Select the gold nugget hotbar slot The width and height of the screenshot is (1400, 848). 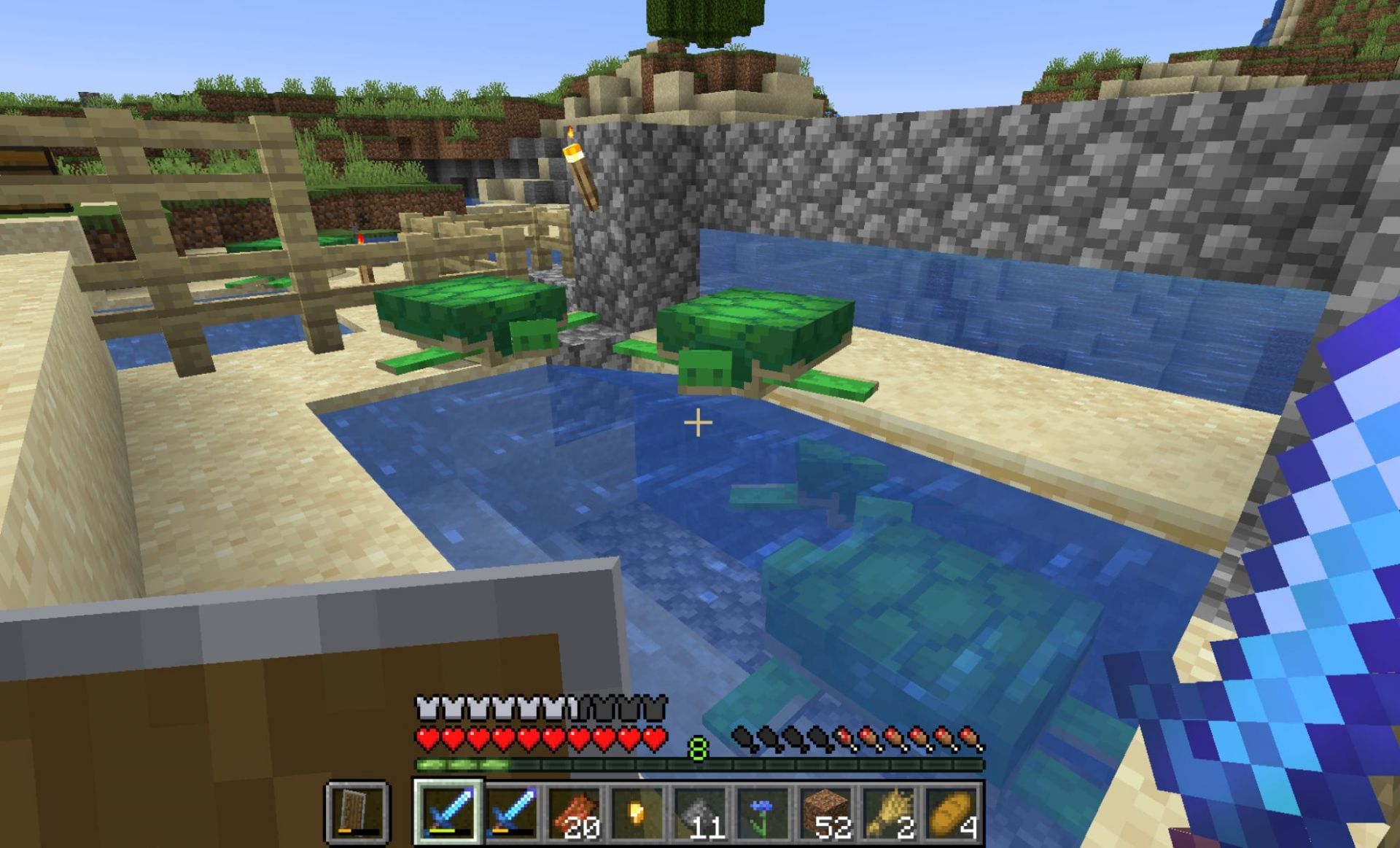637,813
